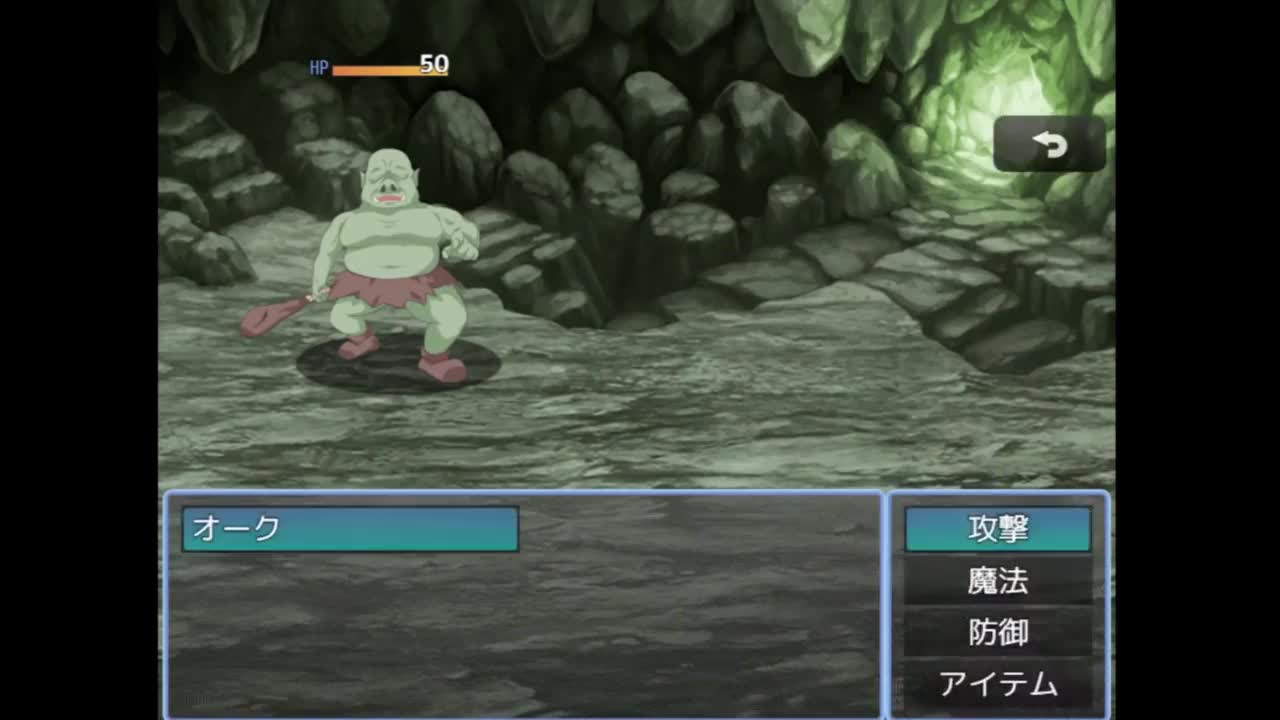Open the 魔法 magic command
Screen dimensions: 1280x720
click(x=997, y=581)
